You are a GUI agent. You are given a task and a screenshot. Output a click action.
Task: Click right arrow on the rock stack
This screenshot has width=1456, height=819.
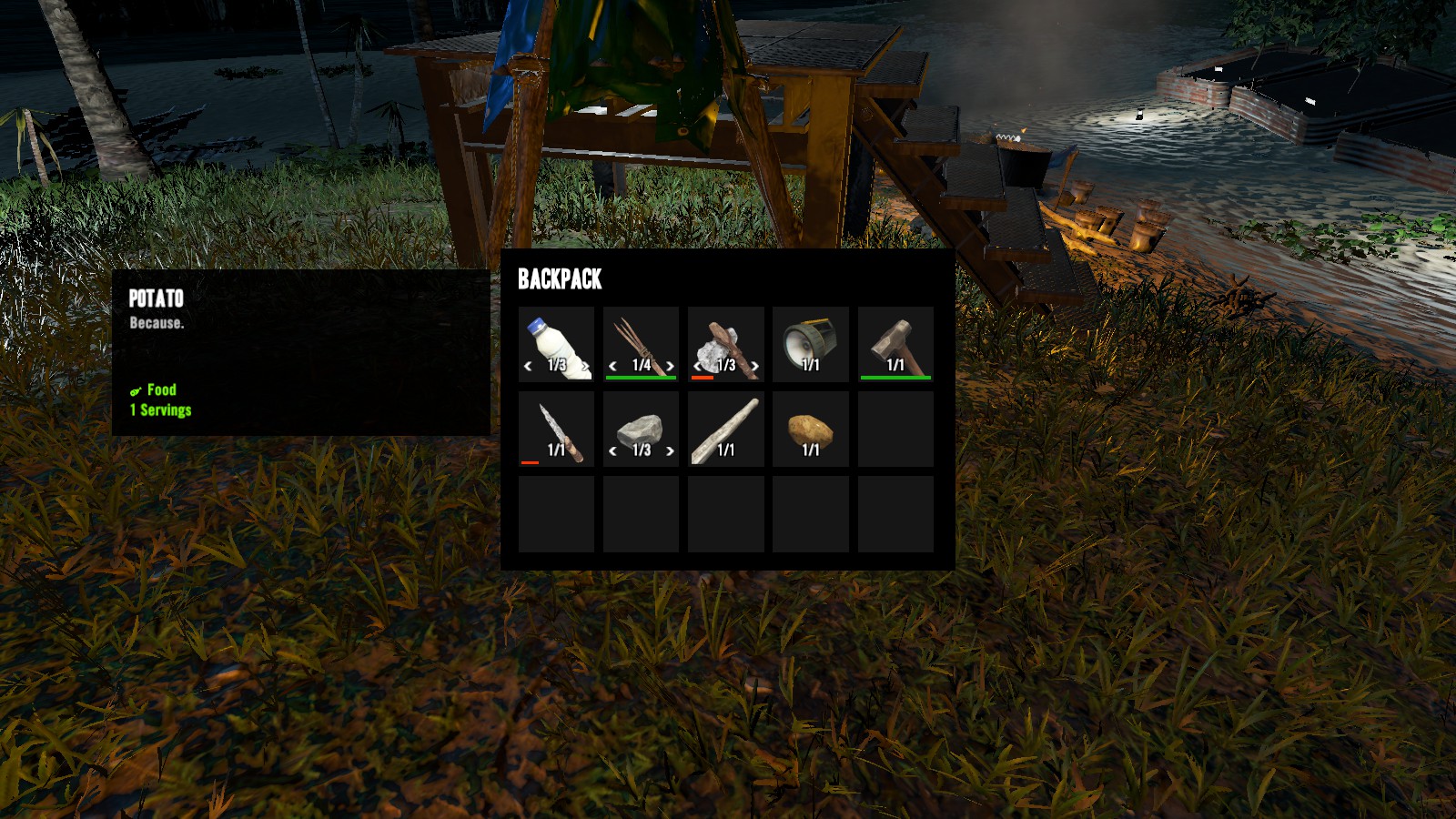point(670,450)
